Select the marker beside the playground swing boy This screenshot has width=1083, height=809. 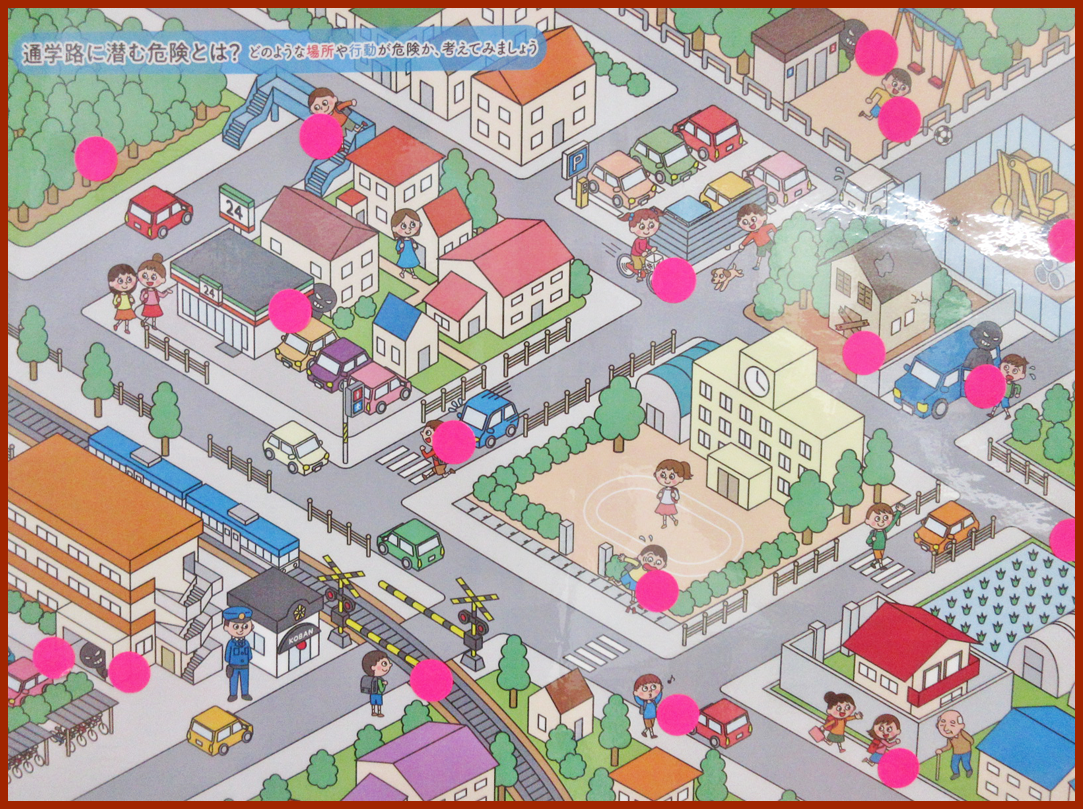pos(899,119)
